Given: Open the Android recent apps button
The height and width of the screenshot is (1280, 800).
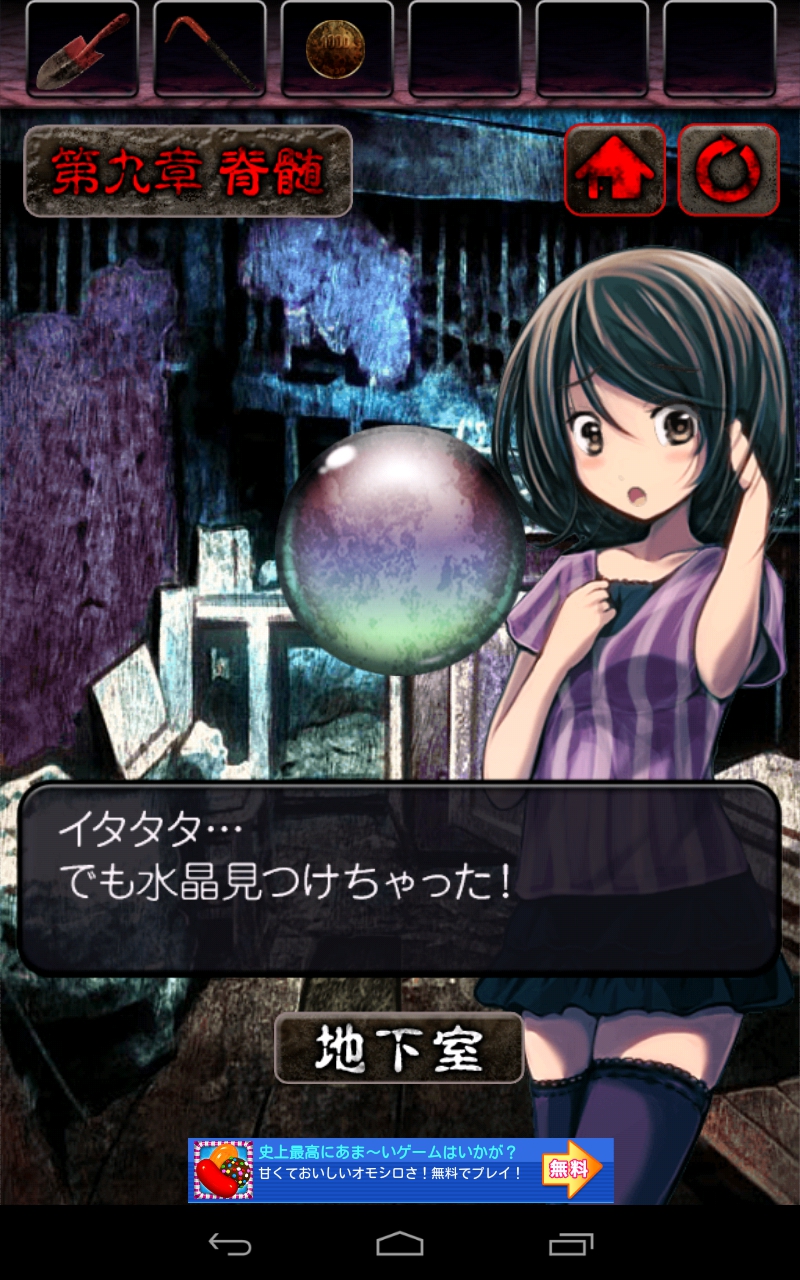Looking at the screenshot, I should pos(571,1244).
